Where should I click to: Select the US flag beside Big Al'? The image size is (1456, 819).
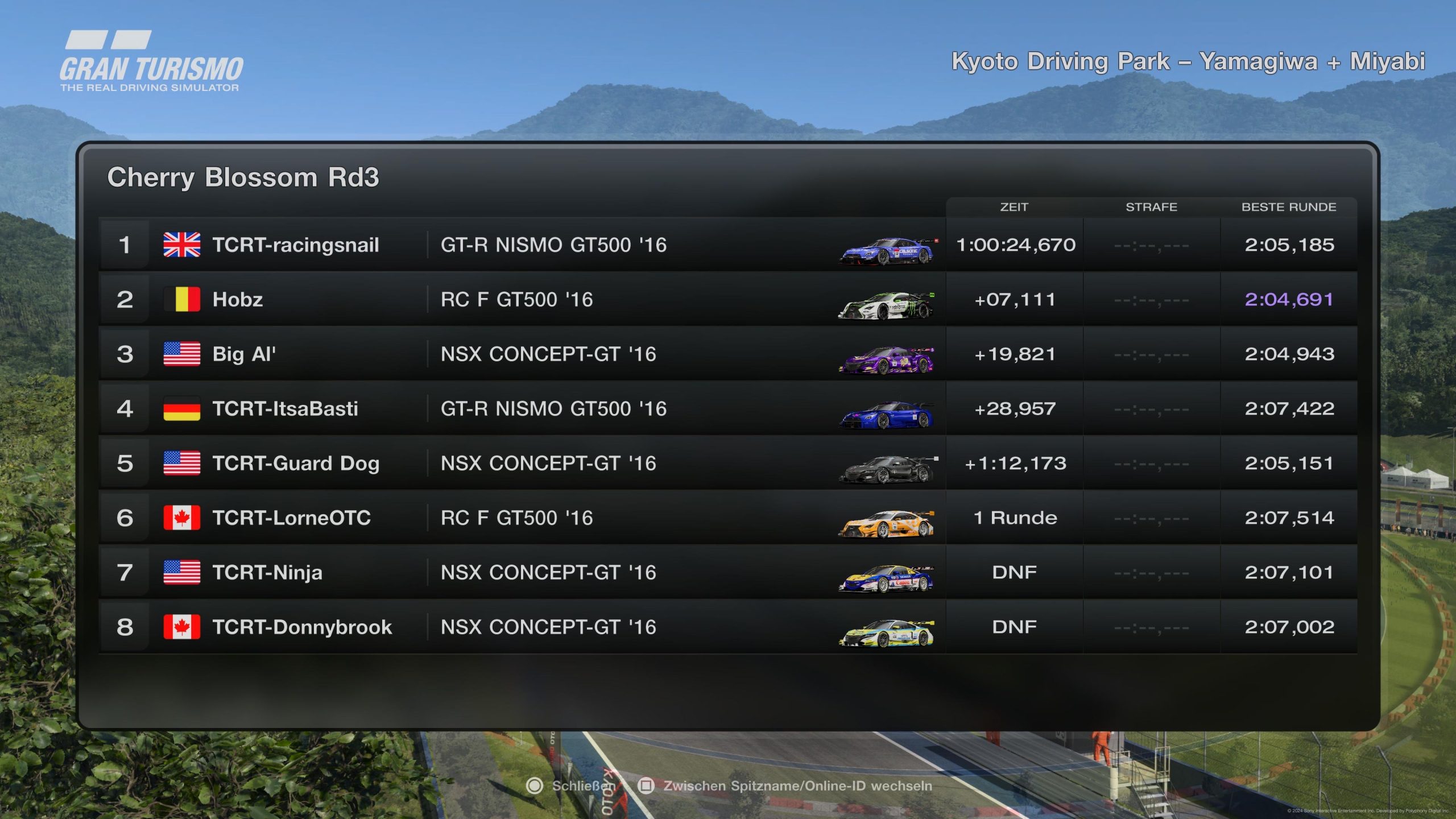tap(181, 354)
